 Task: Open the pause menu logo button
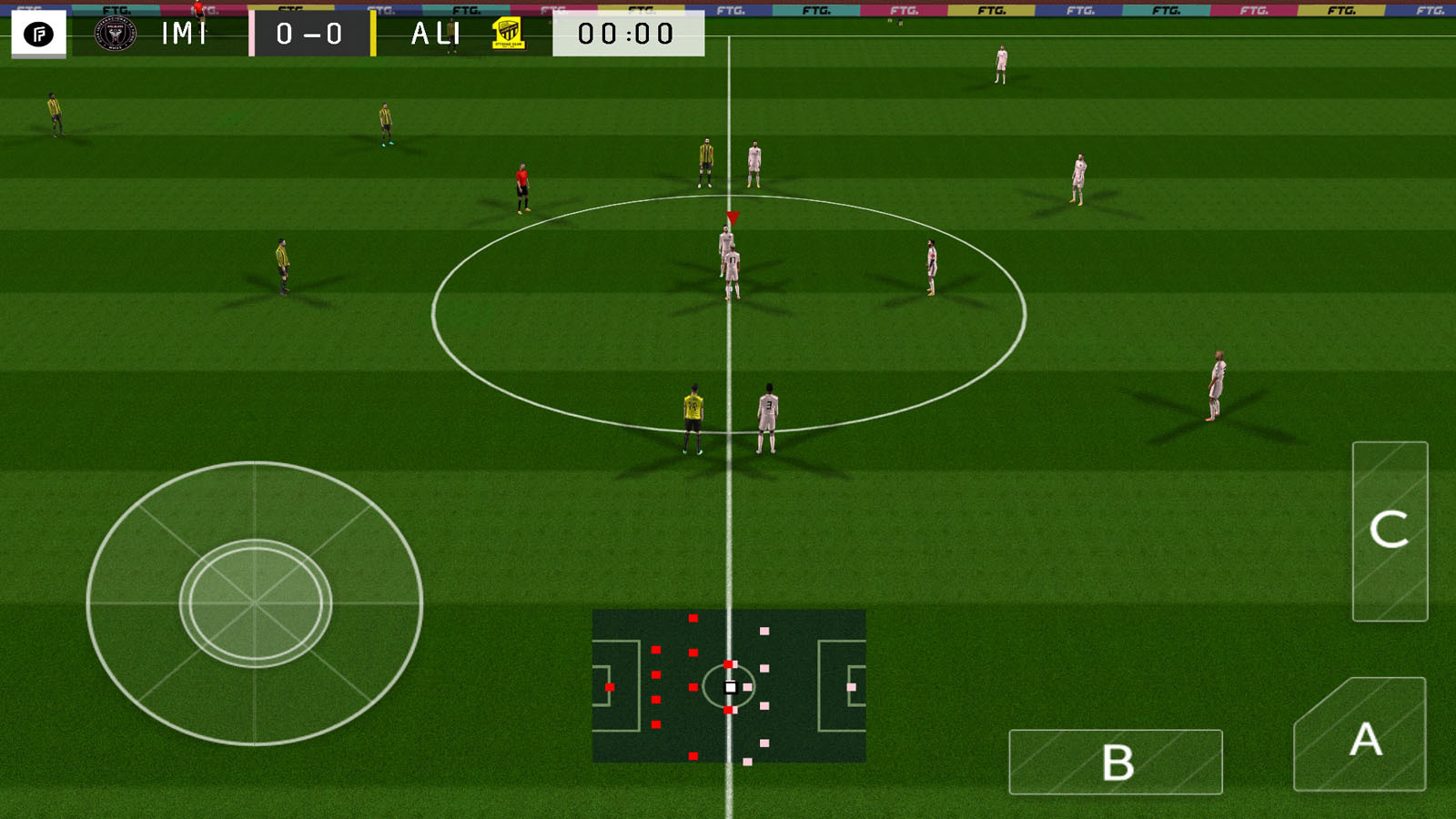pyautogui.click(x=38, y=35)
